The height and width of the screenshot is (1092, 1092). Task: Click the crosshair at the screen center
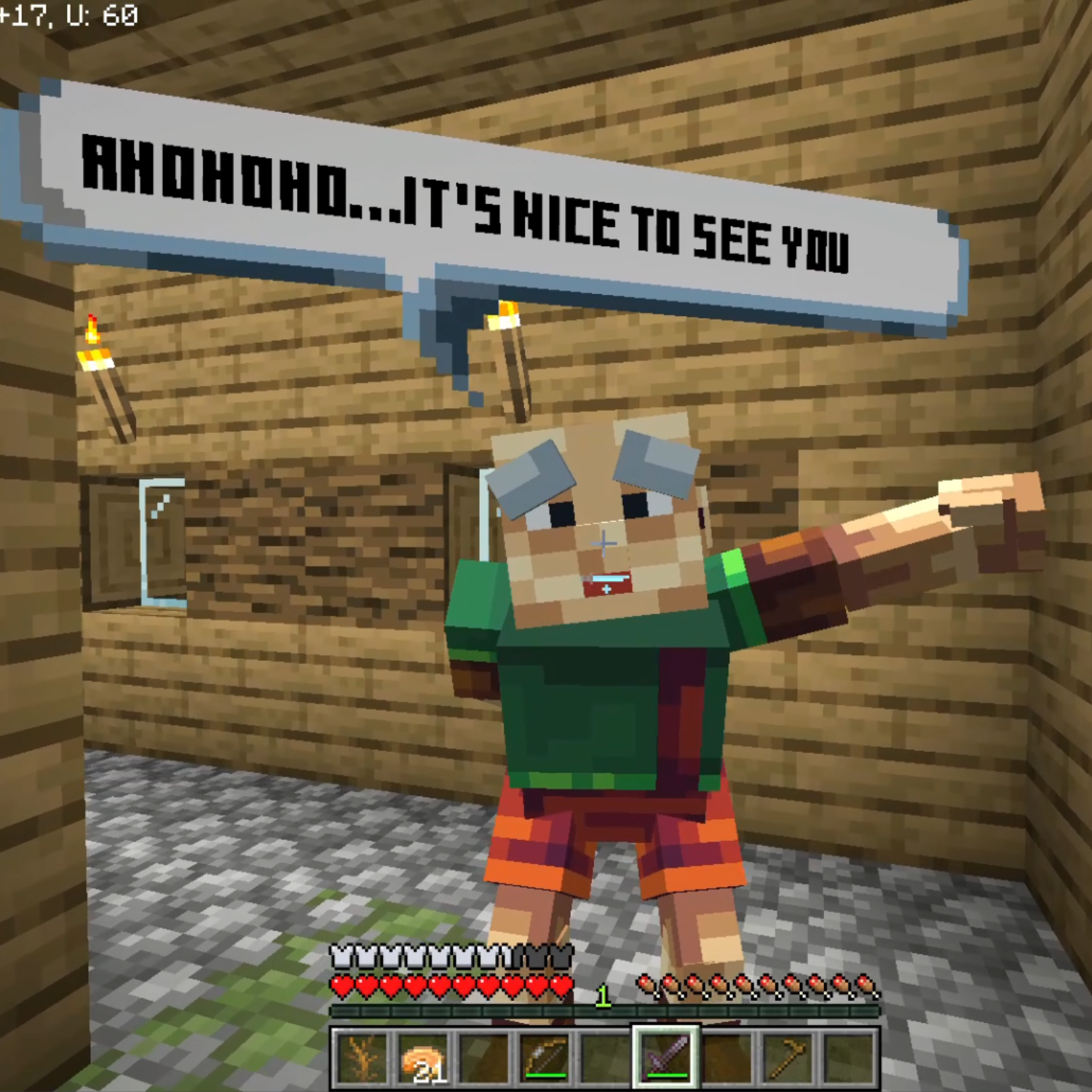[604, 542]
